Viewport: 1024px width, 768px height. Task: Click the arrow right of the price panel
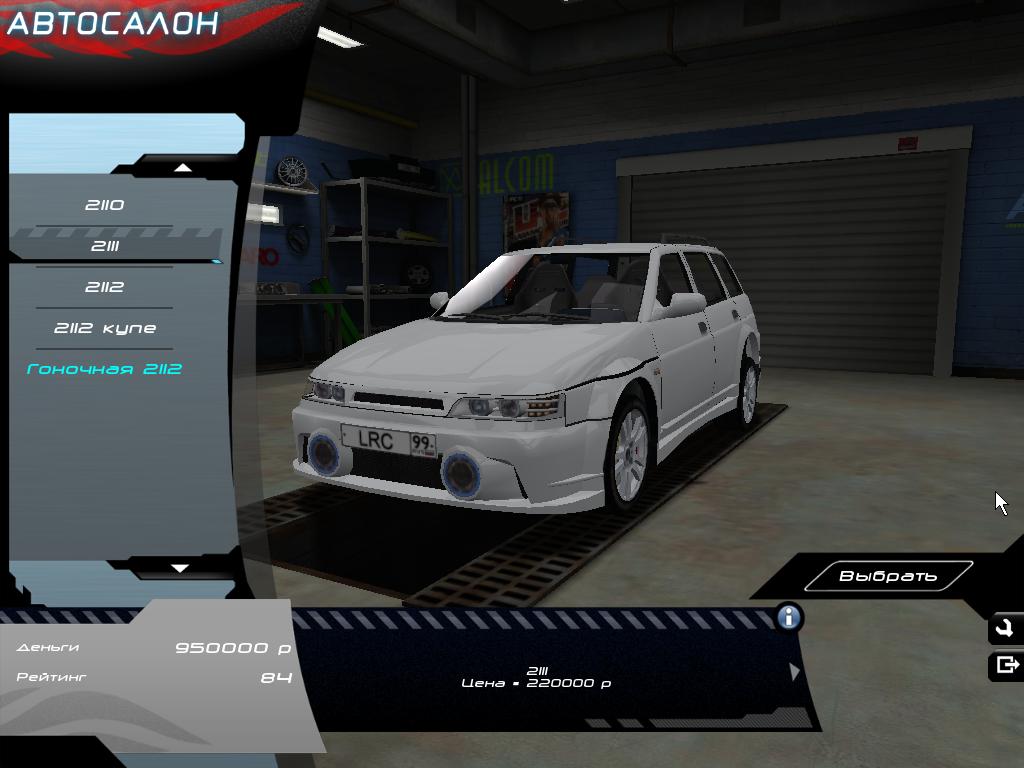[795, 672]
